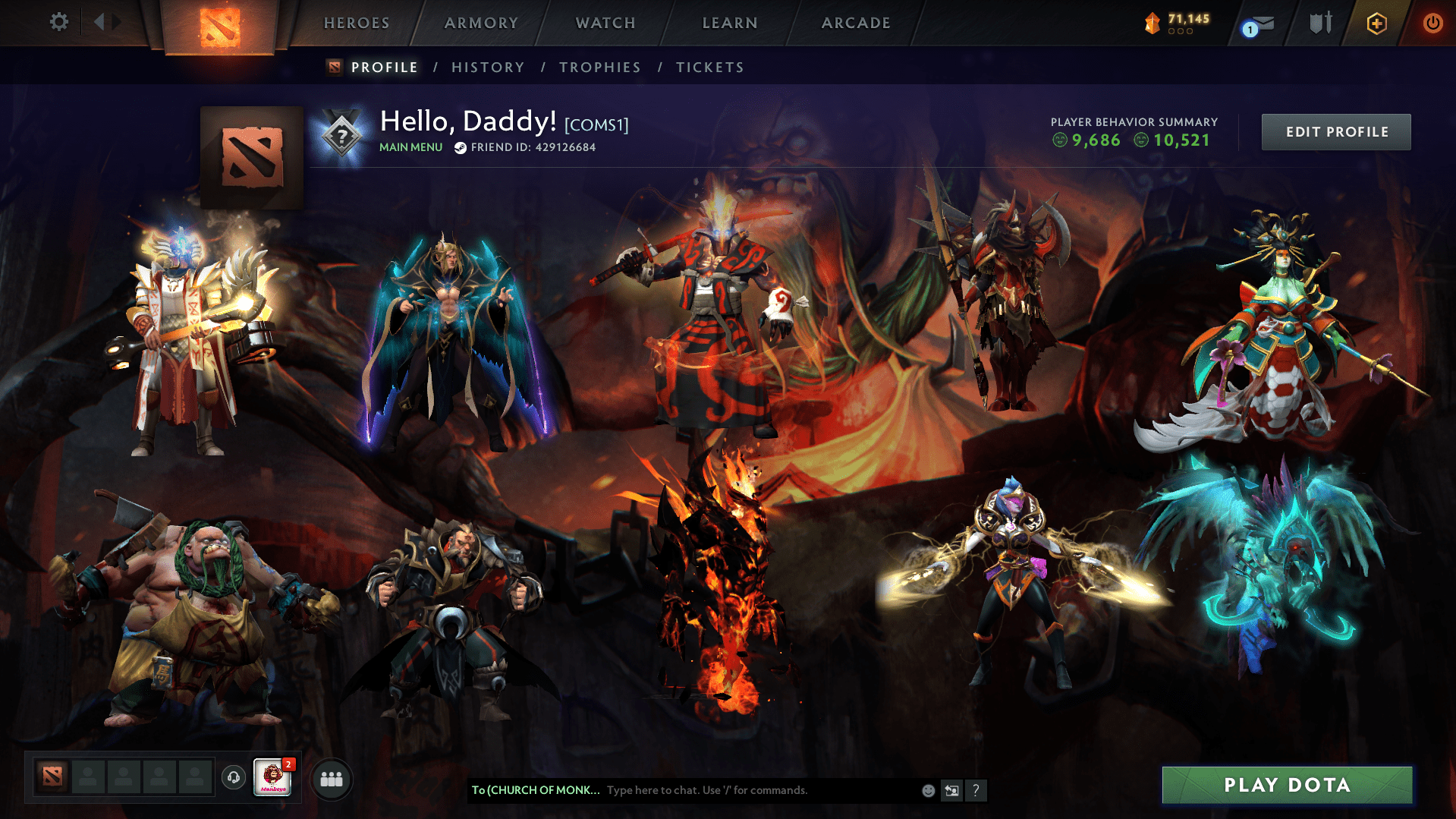Viewport: 1456px width, 819px height.
Task: Open the settings gear
Action: (58, 22)
